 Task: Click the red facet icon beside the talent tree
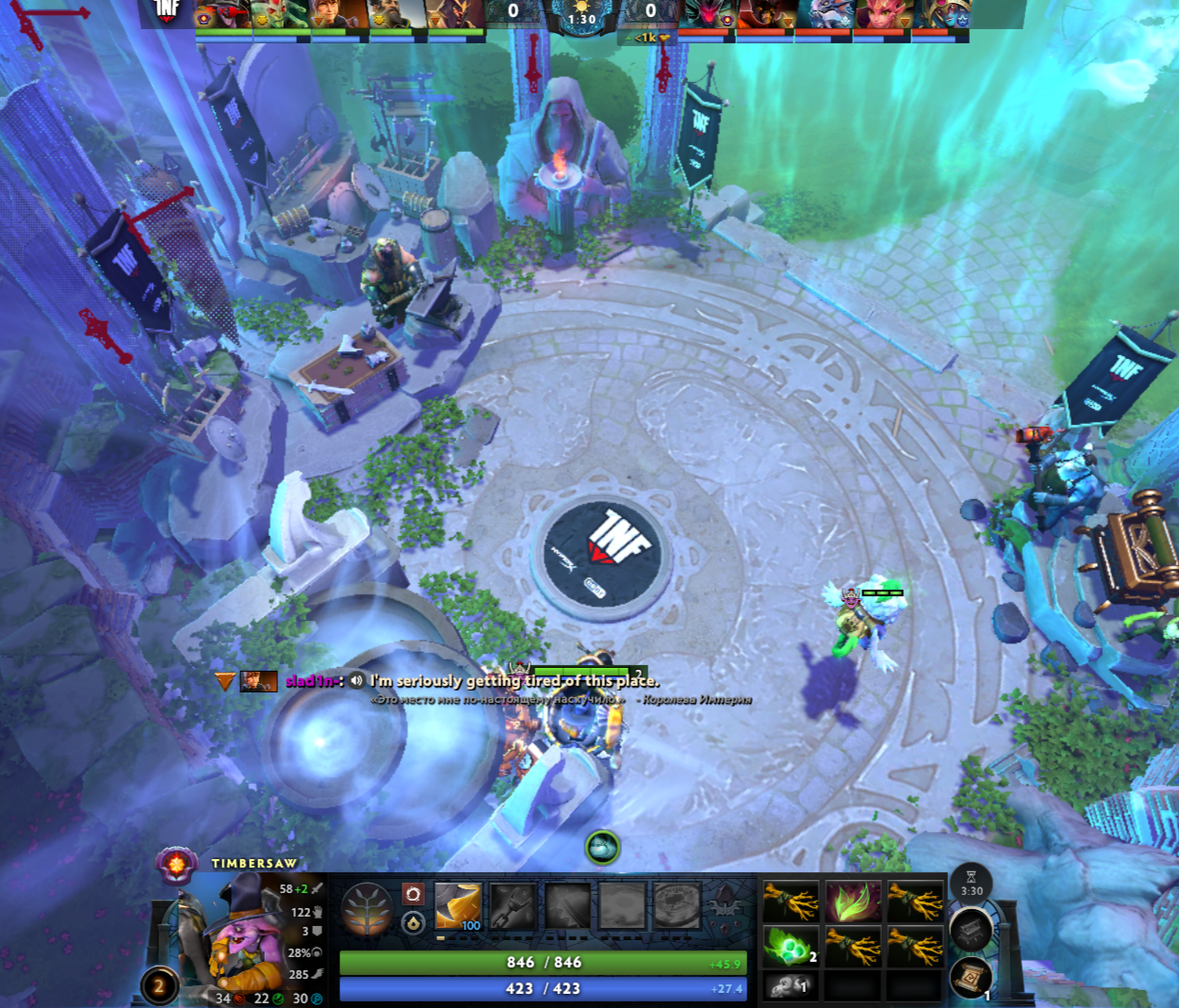pyautogui.click(x=413, y=893)
